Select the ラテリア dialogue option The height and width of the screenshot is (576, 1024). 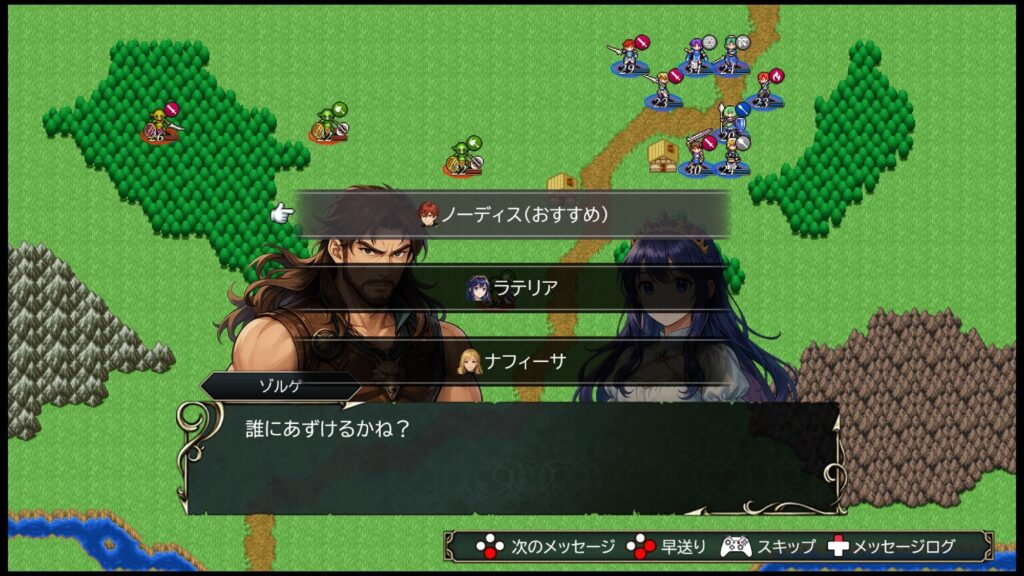tap(512, 288)
